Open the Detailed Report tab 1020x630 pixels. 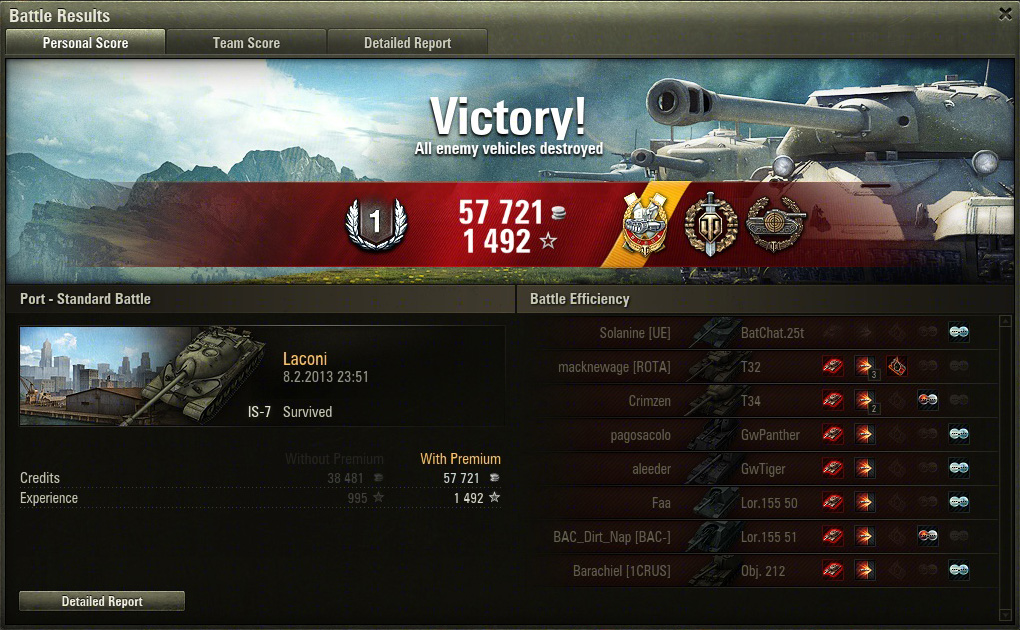pyautogui.click(x=407, y=43)
